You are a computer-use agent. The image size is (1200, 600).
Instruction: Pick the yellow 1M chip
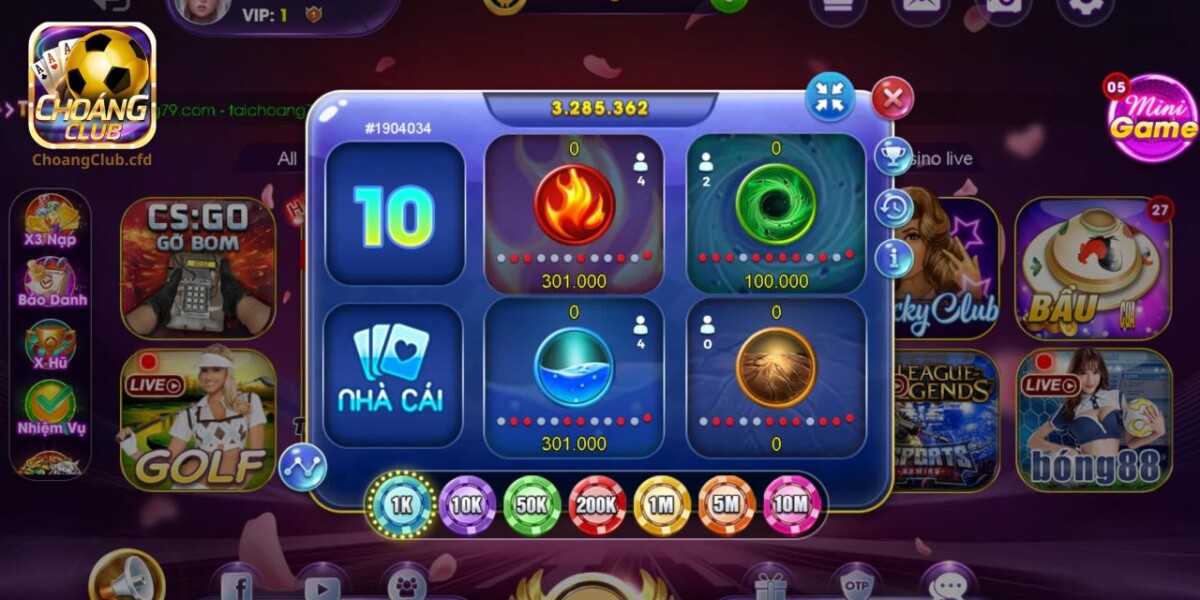tap(662, 505)
